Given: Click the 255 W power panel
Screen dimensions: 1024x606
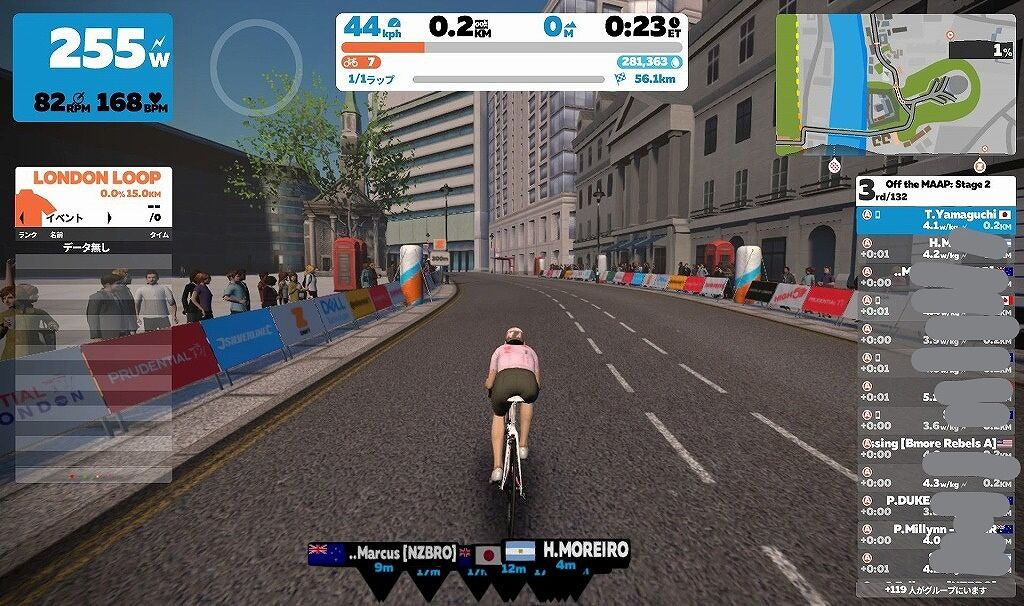Looking at the screenshot, I should (x=92, y=67).
